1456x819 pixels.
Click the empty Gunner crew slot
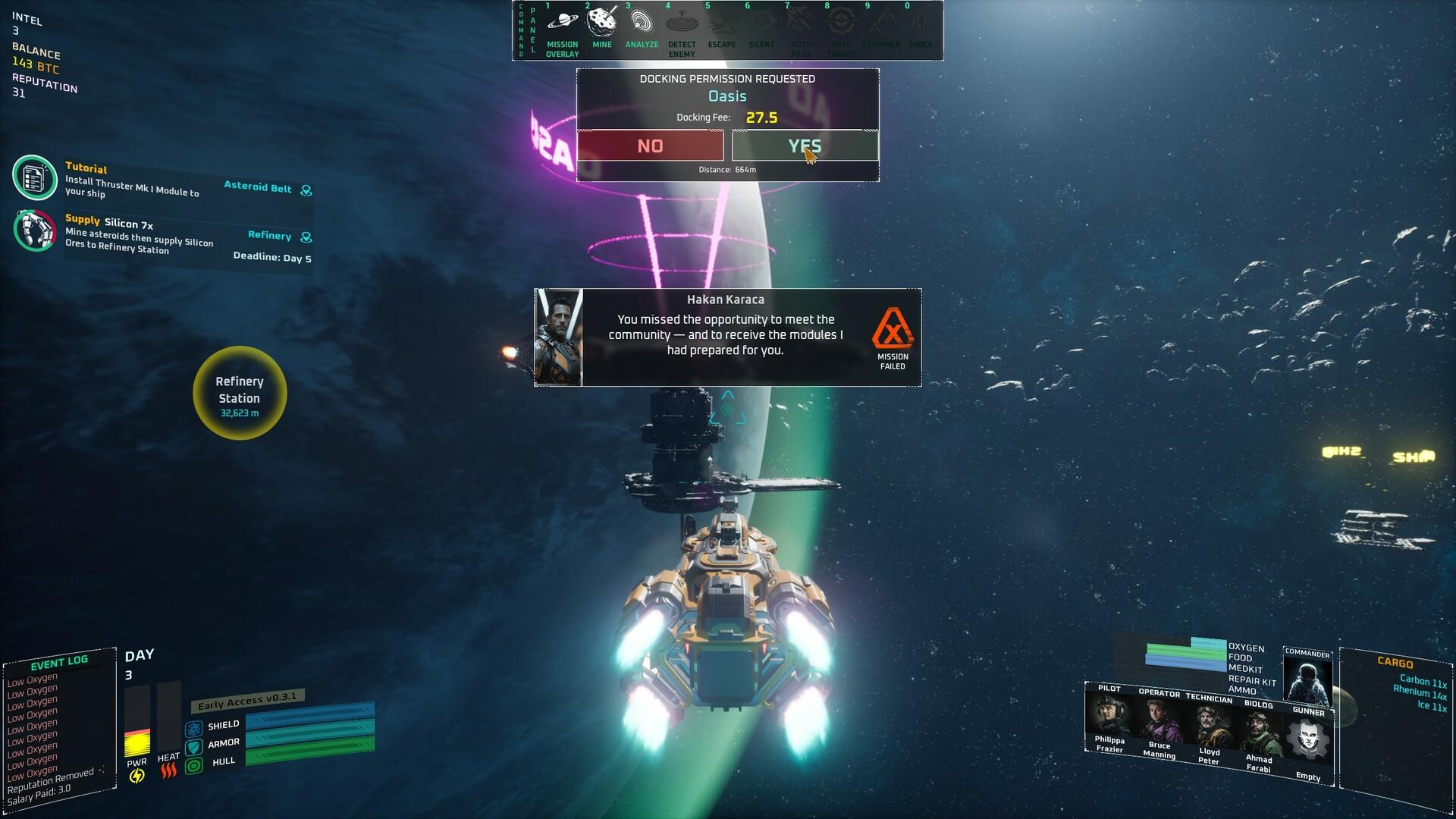pos(1309,739)
